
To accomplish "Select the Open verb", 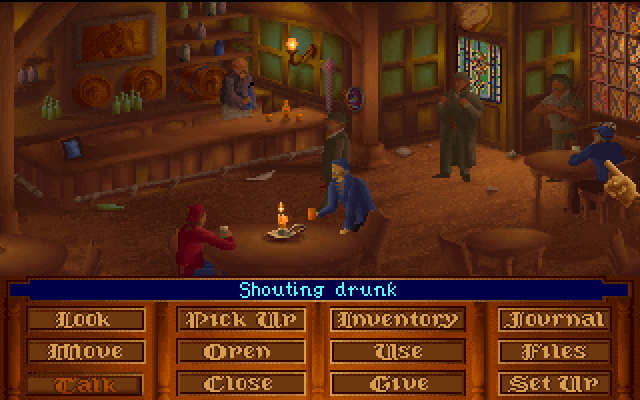I will (x=237, y=352).
